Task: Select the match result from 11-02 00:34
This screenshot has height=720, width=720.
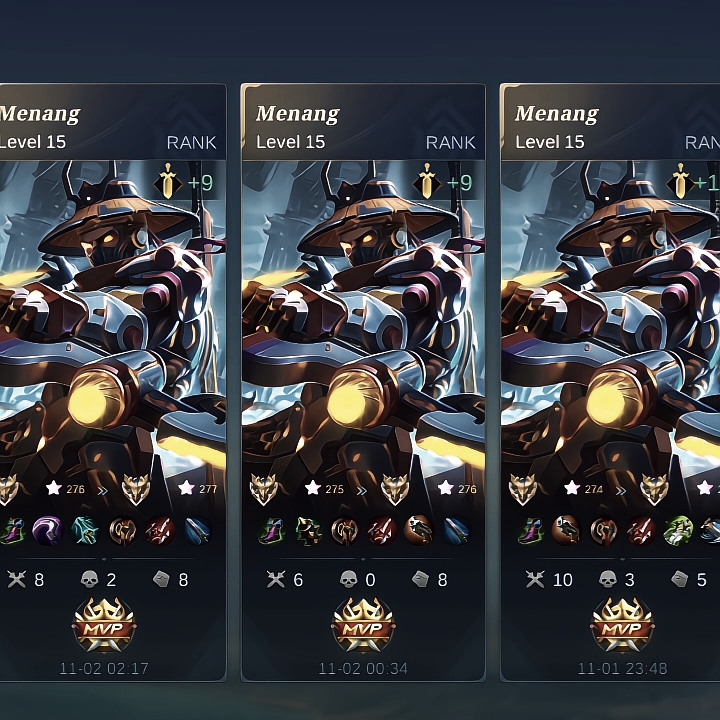Action: point(363,380)
